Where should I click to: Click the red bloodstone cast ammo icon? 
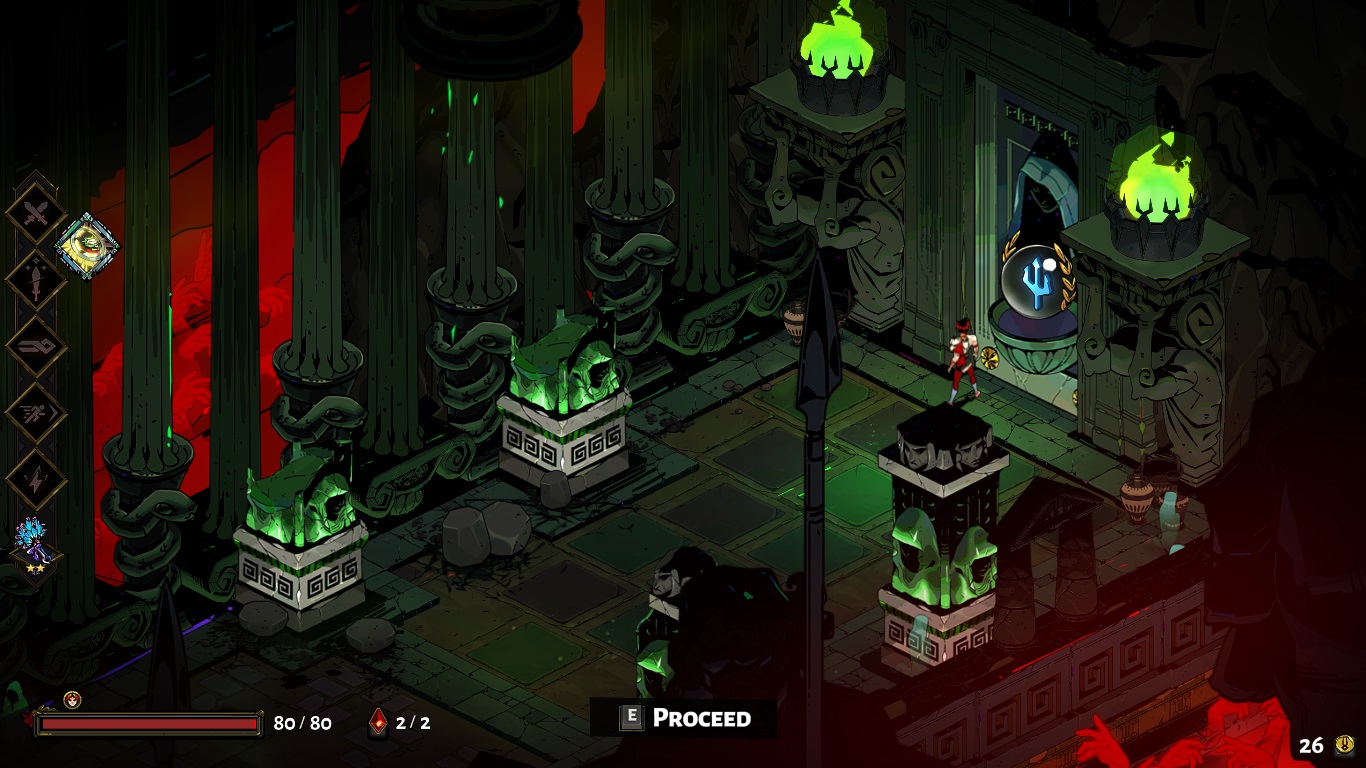[379, 722]
